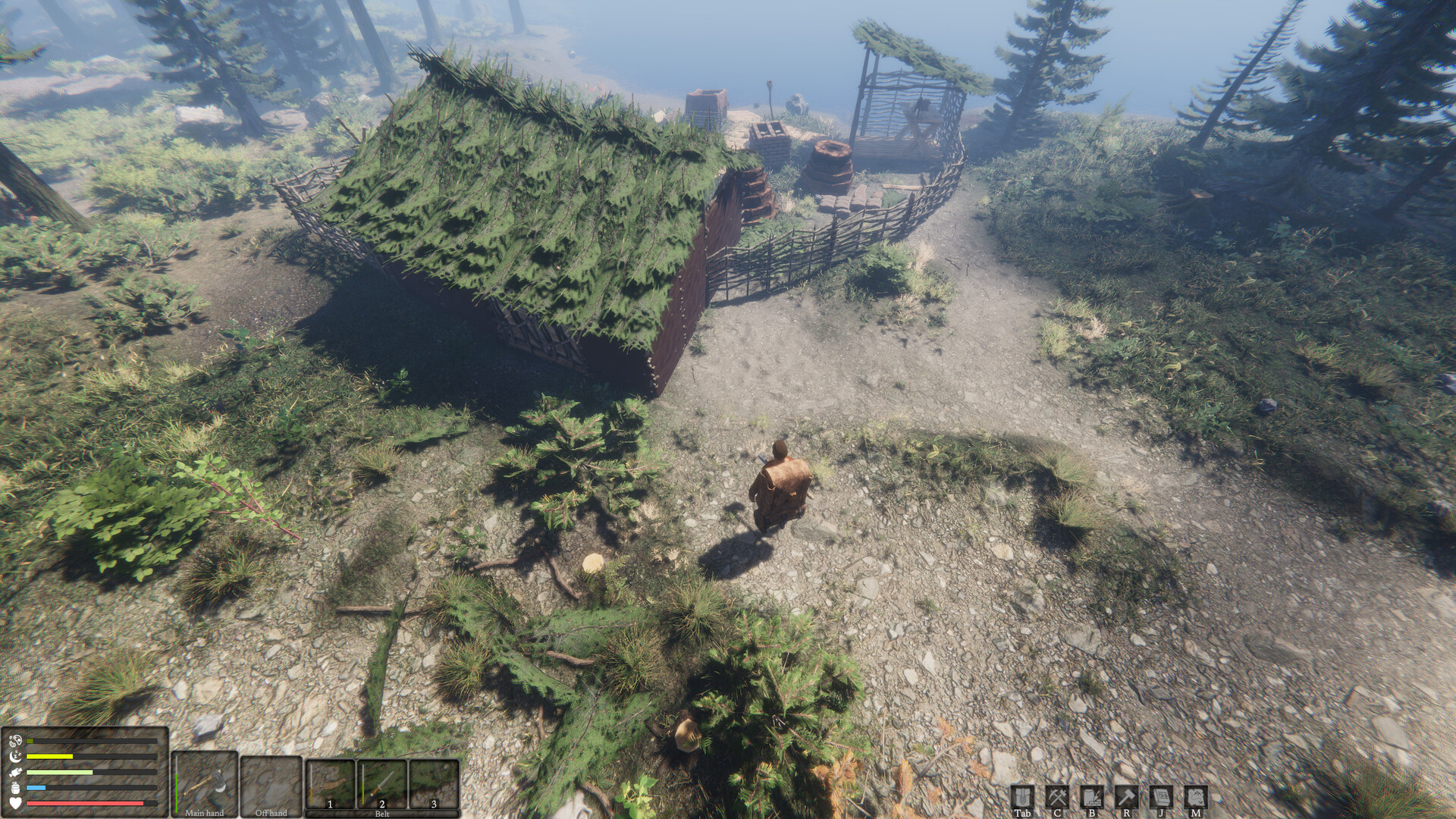Open the building menu icon

1094,796
